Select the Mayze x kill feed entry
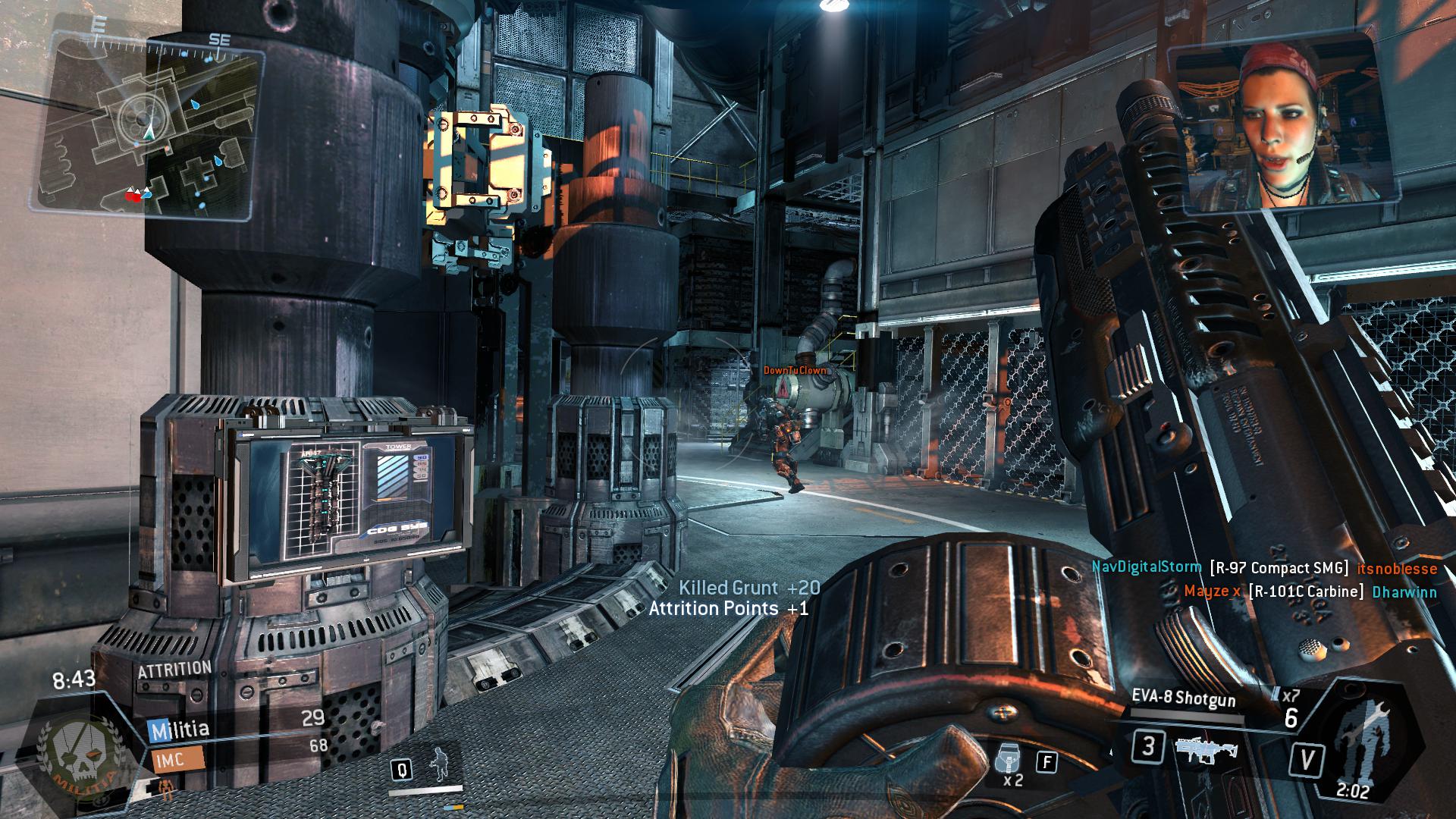Image resolution: width=1456 pixels, height=819 pixels. [x=1310, y=591]
